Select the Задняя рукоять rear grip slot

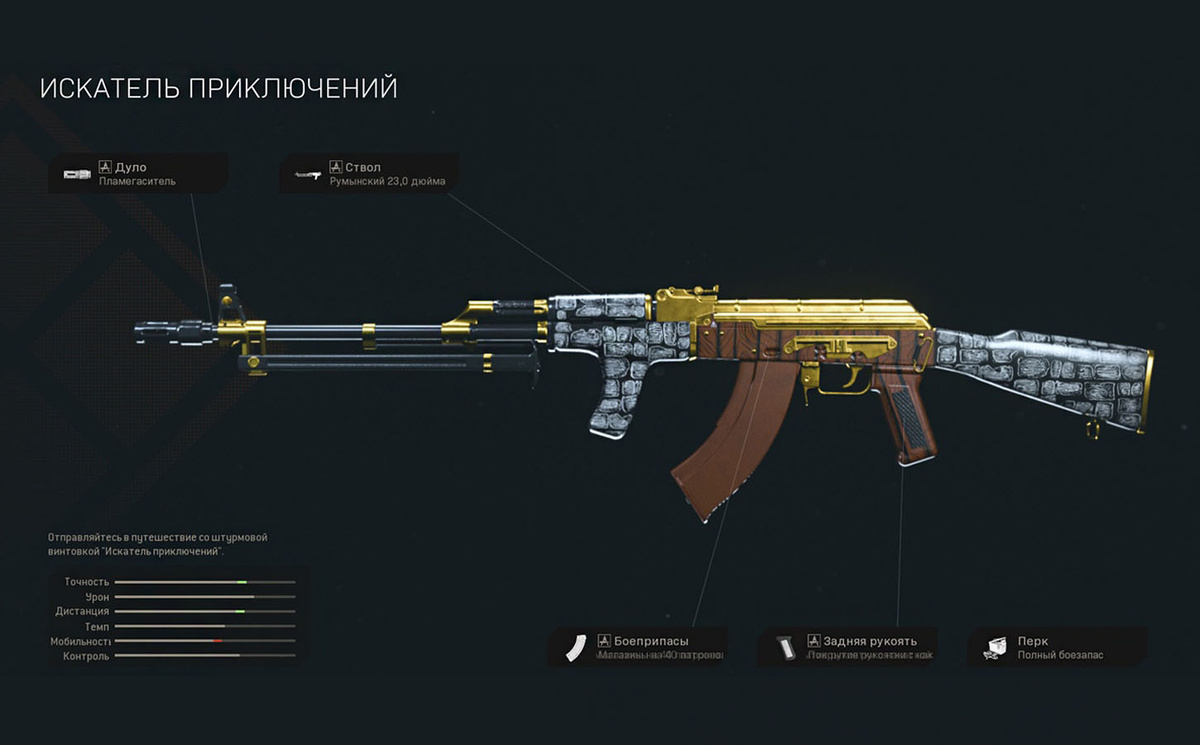[x=848, y=647]
